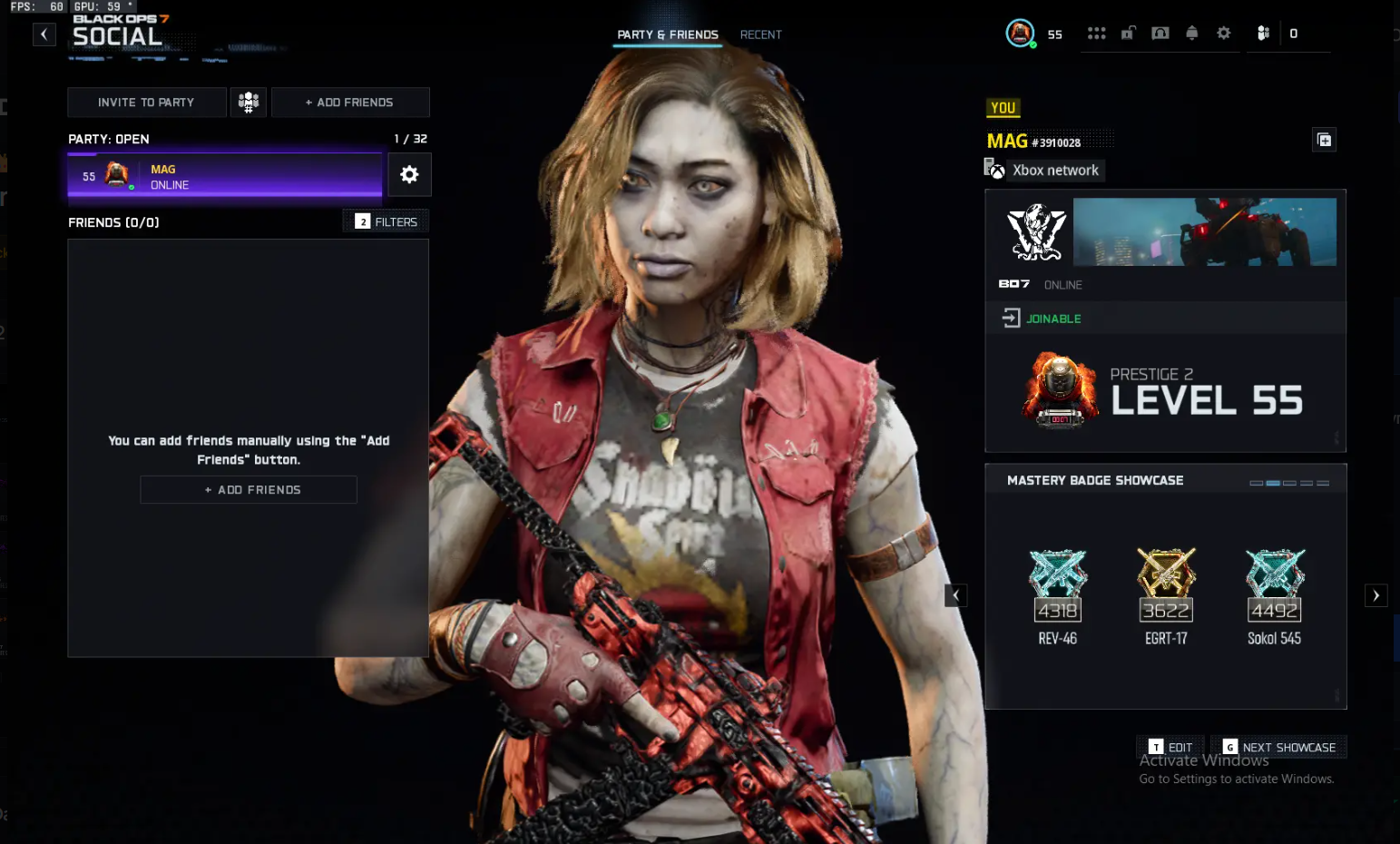Click the headset chat channels icon
The height and width of the screenshot is (844, 1400).
tap(1158, 34)
